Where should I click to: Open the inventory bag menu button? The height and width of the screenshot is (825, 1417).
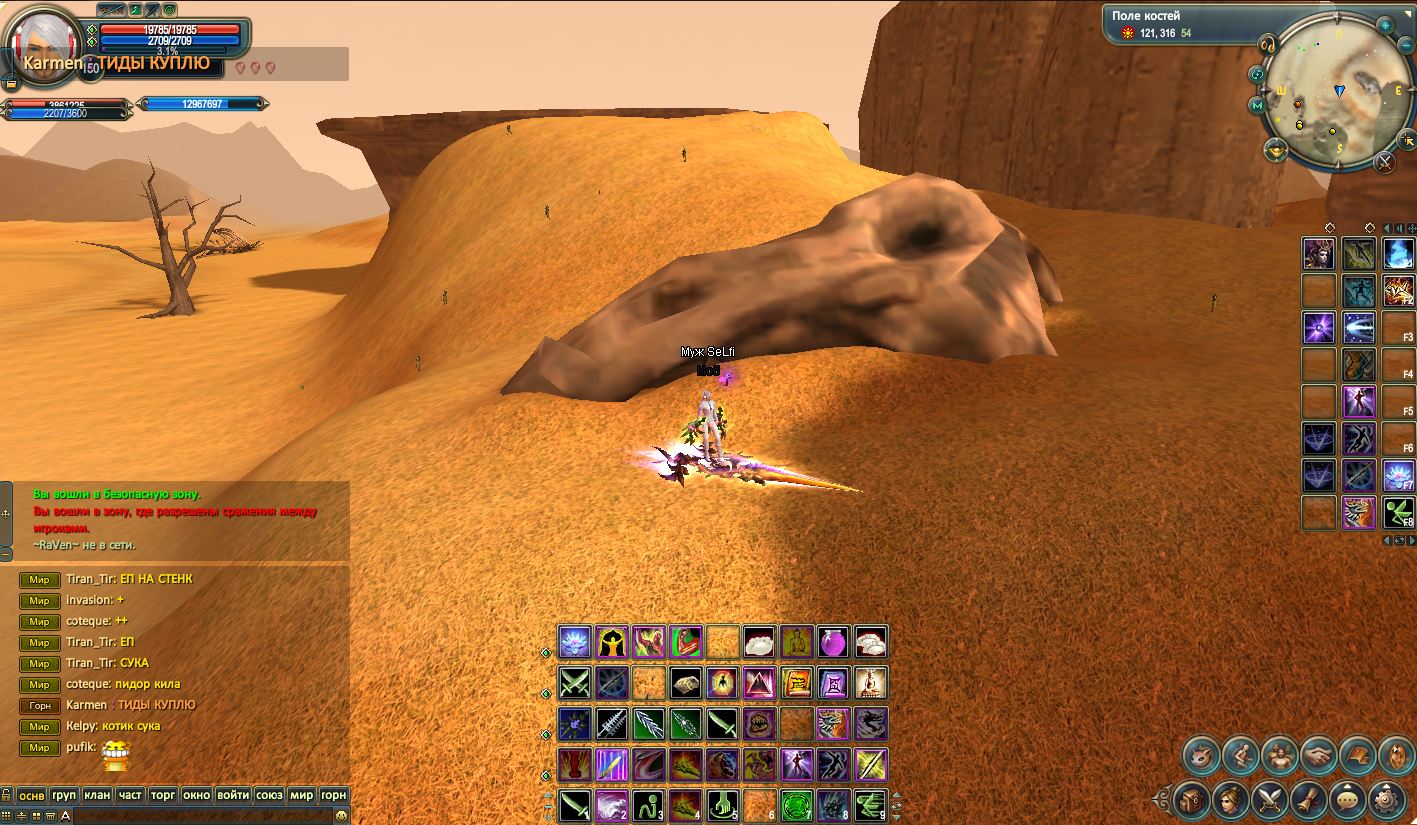1191,799
